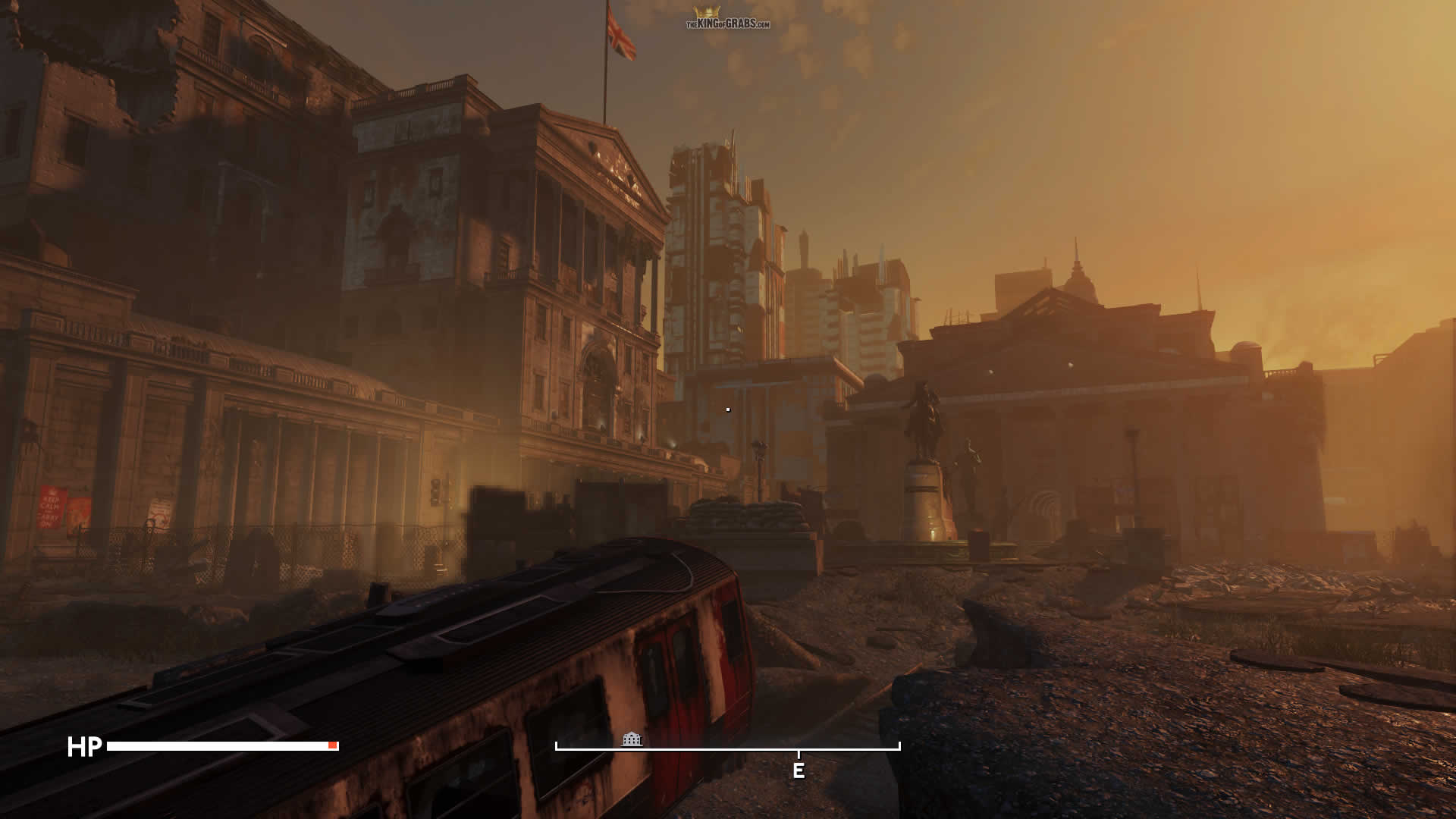Click the King of Grabs watermark logo
The width and height of the screenshot is (1456, 819).
[x=727, y=19]
